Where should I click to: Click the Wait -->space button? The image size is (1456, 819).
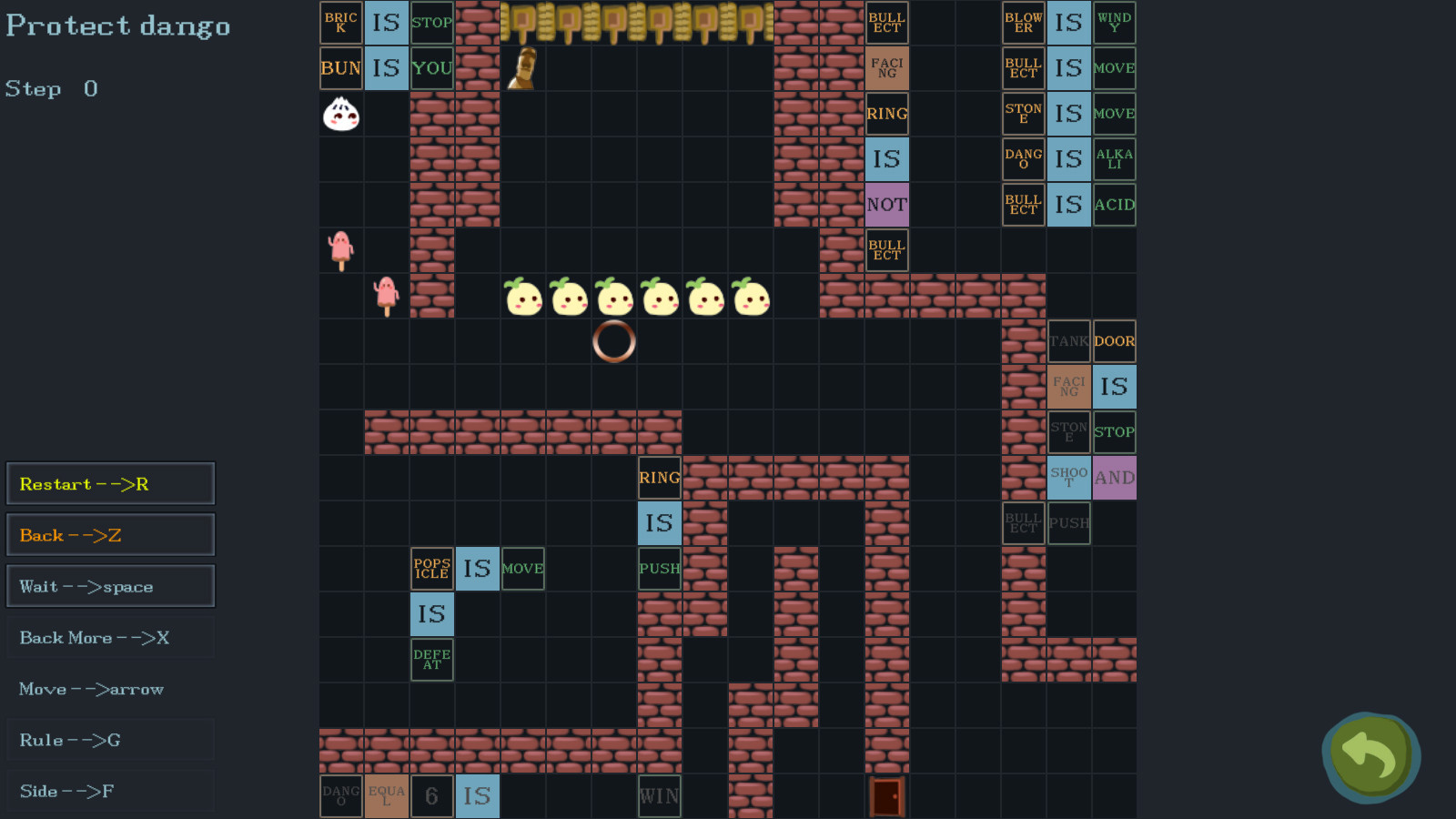[x=110, y=586]
